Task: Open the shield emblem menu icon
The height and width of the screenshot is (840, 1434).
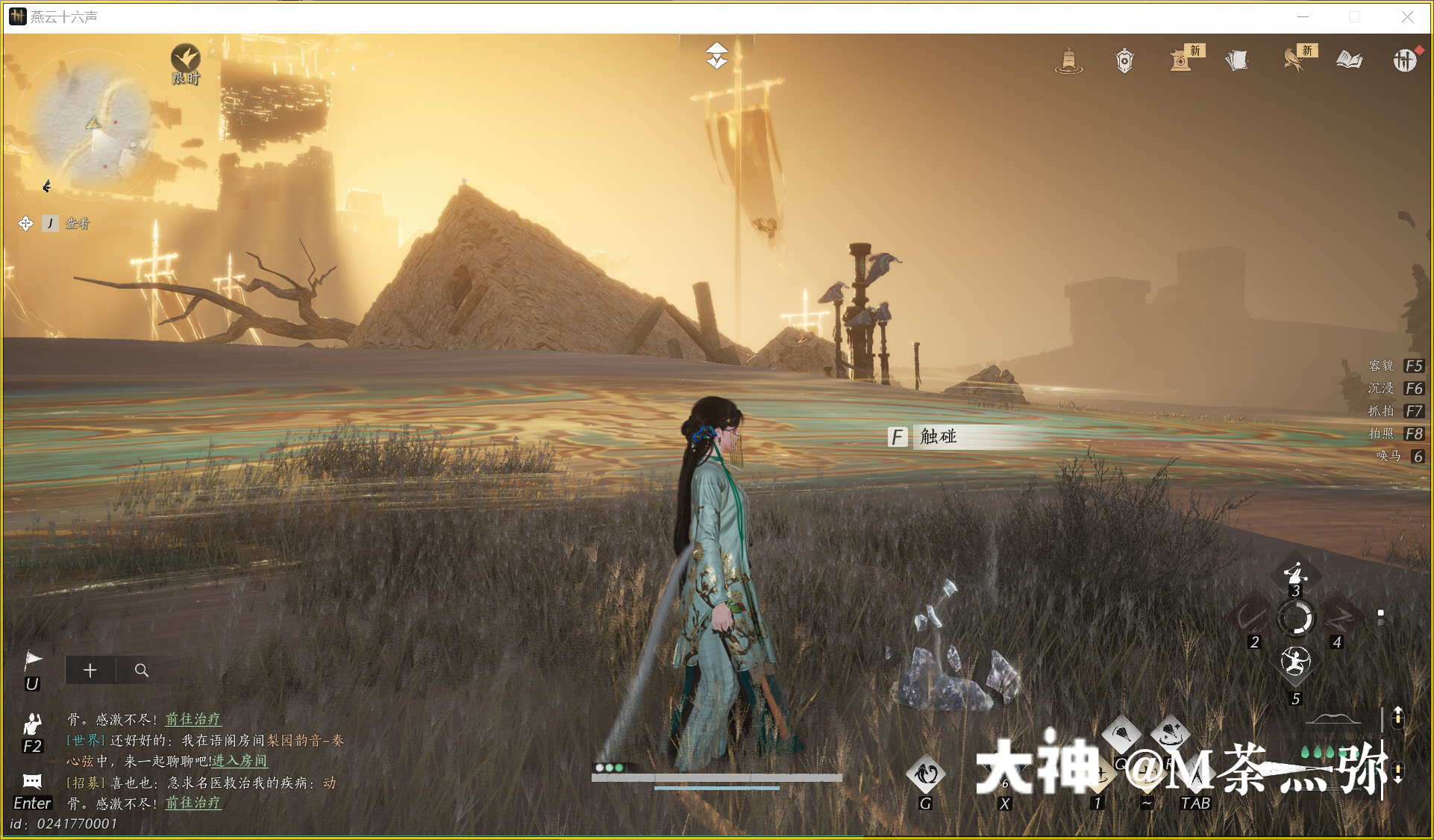Action: click(1124, 60)
